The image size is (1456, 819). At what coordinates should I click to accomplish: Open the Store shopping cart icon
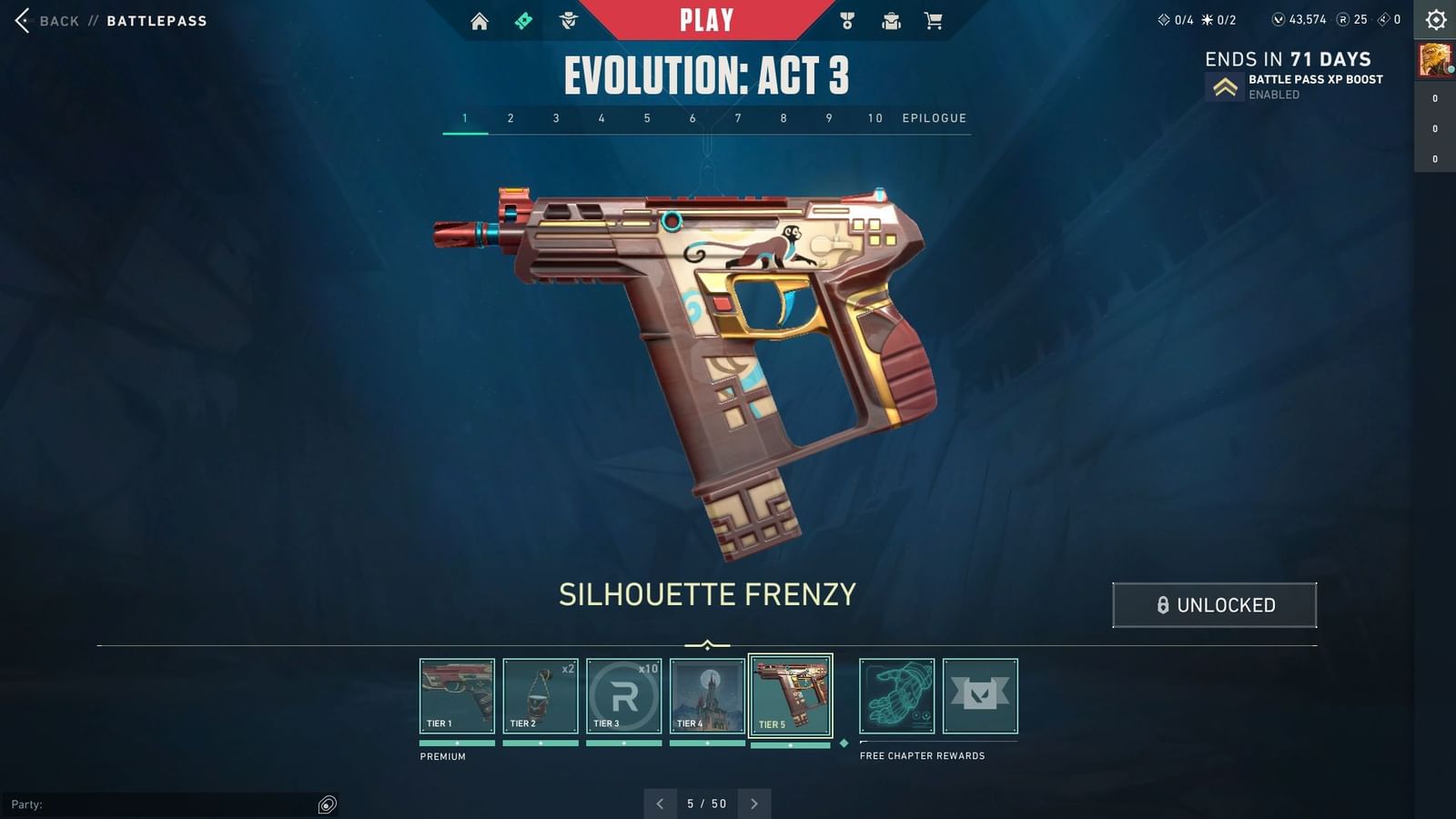click(934, 19)
